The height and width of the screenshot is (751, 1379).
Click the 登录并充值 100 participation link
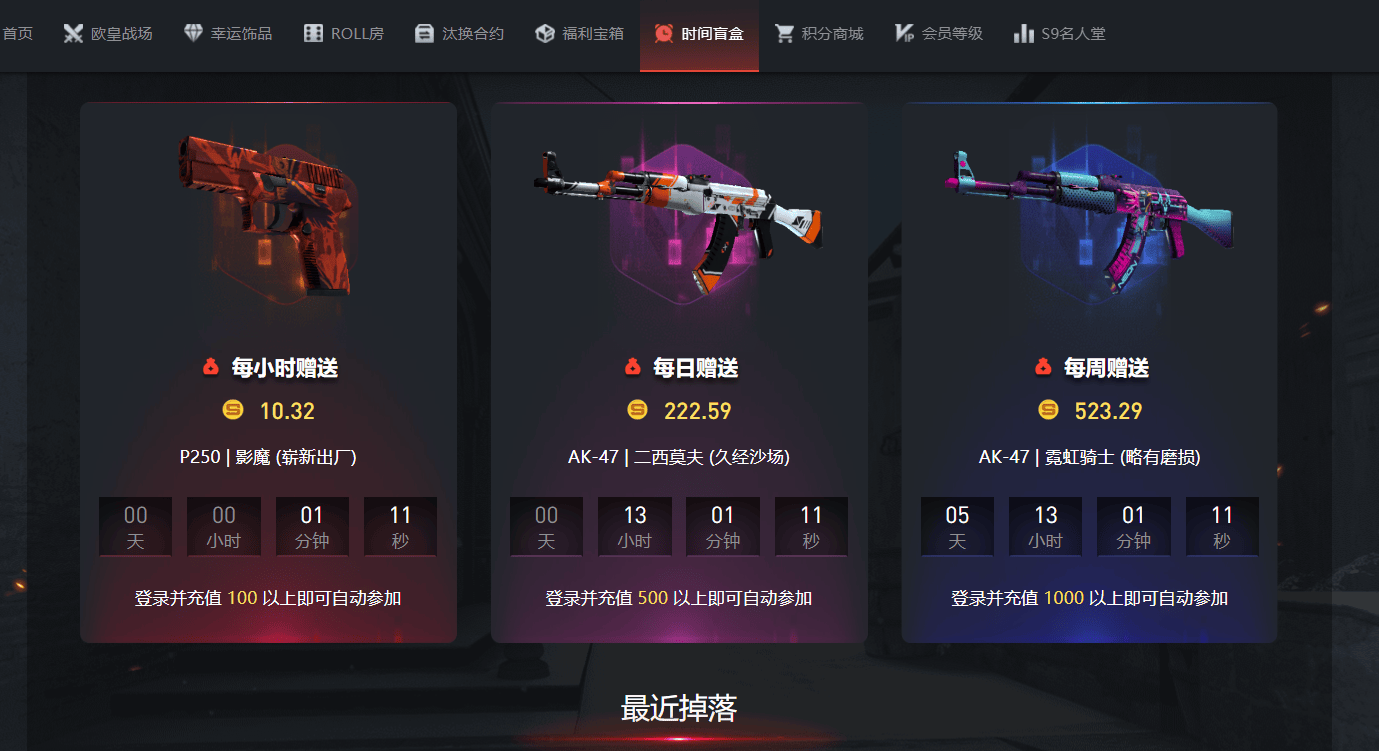tap(268, 596)
